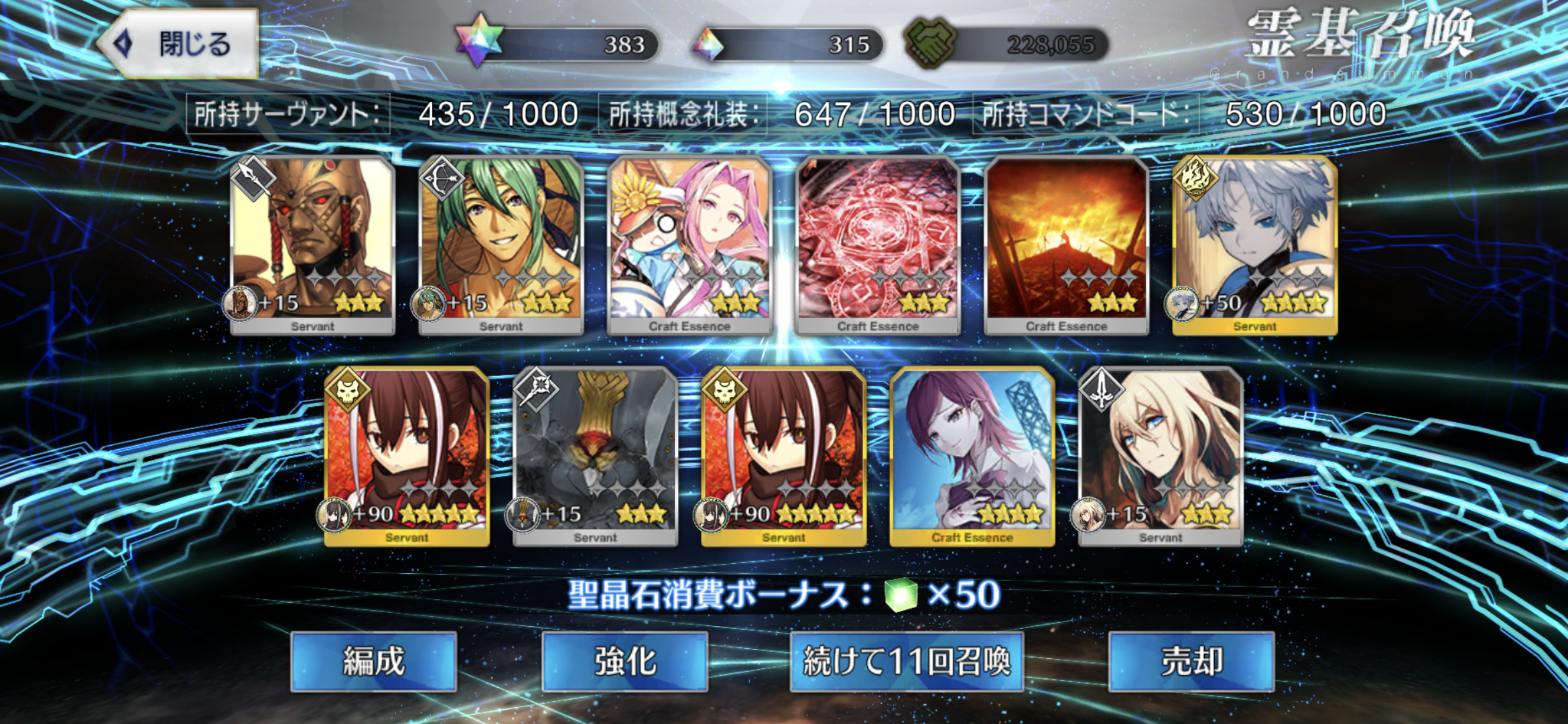
Task: Summon again with 続けて11回召喚
Action: click(x=907, y=662)
